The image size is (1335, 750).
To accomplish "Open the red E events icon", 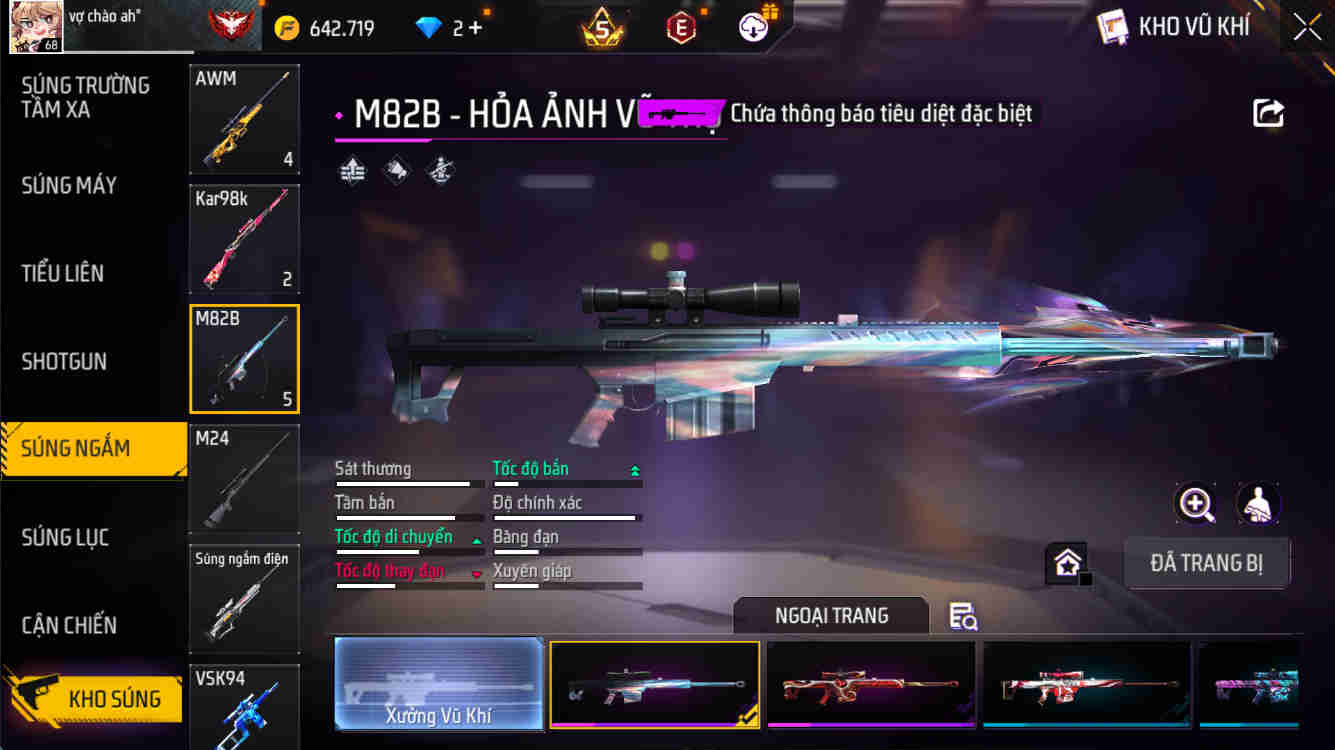I will pyautogui.click(x=681, y=27).
